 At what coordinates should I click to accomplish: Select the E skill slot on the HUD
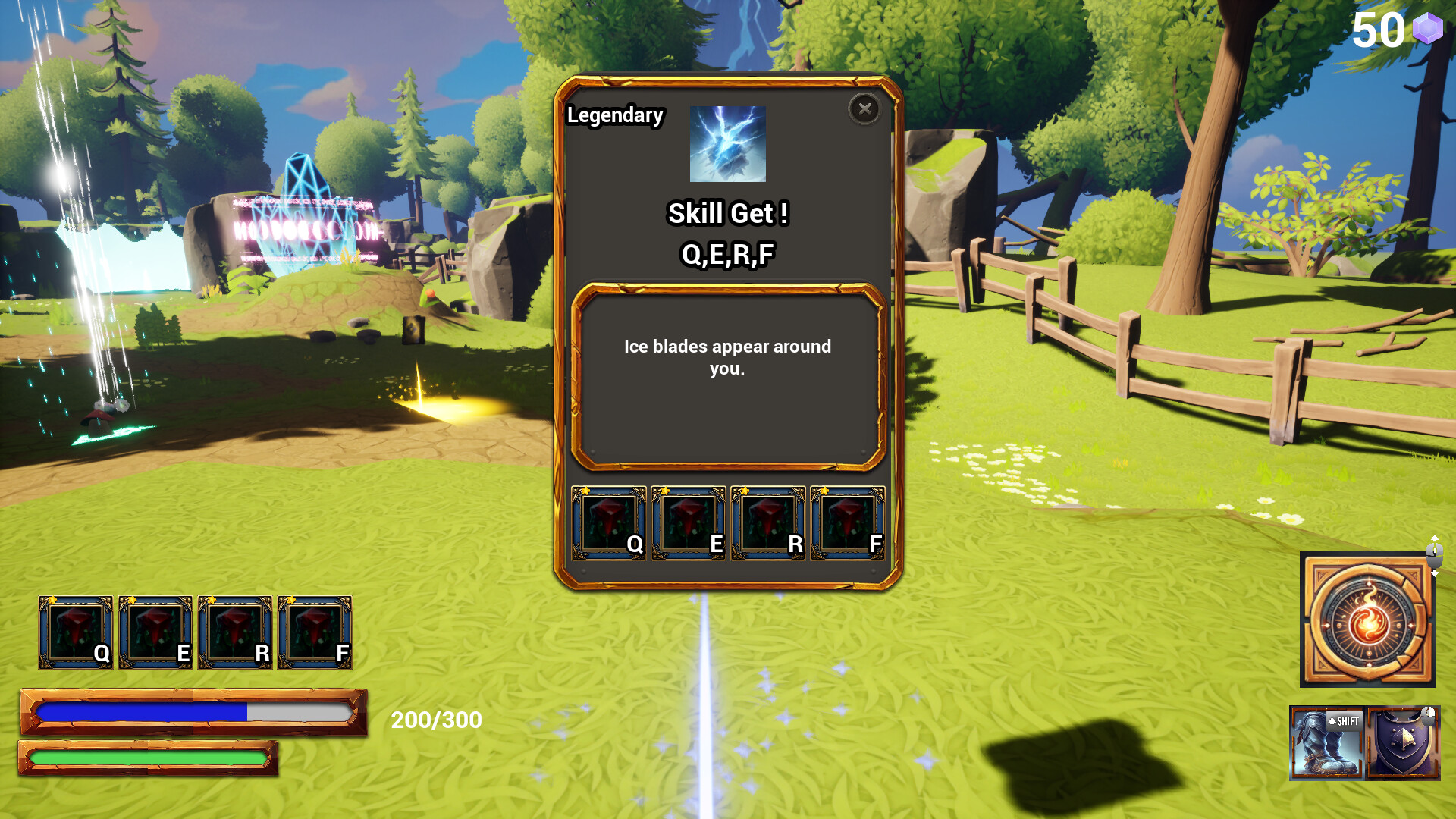point(155,632)
